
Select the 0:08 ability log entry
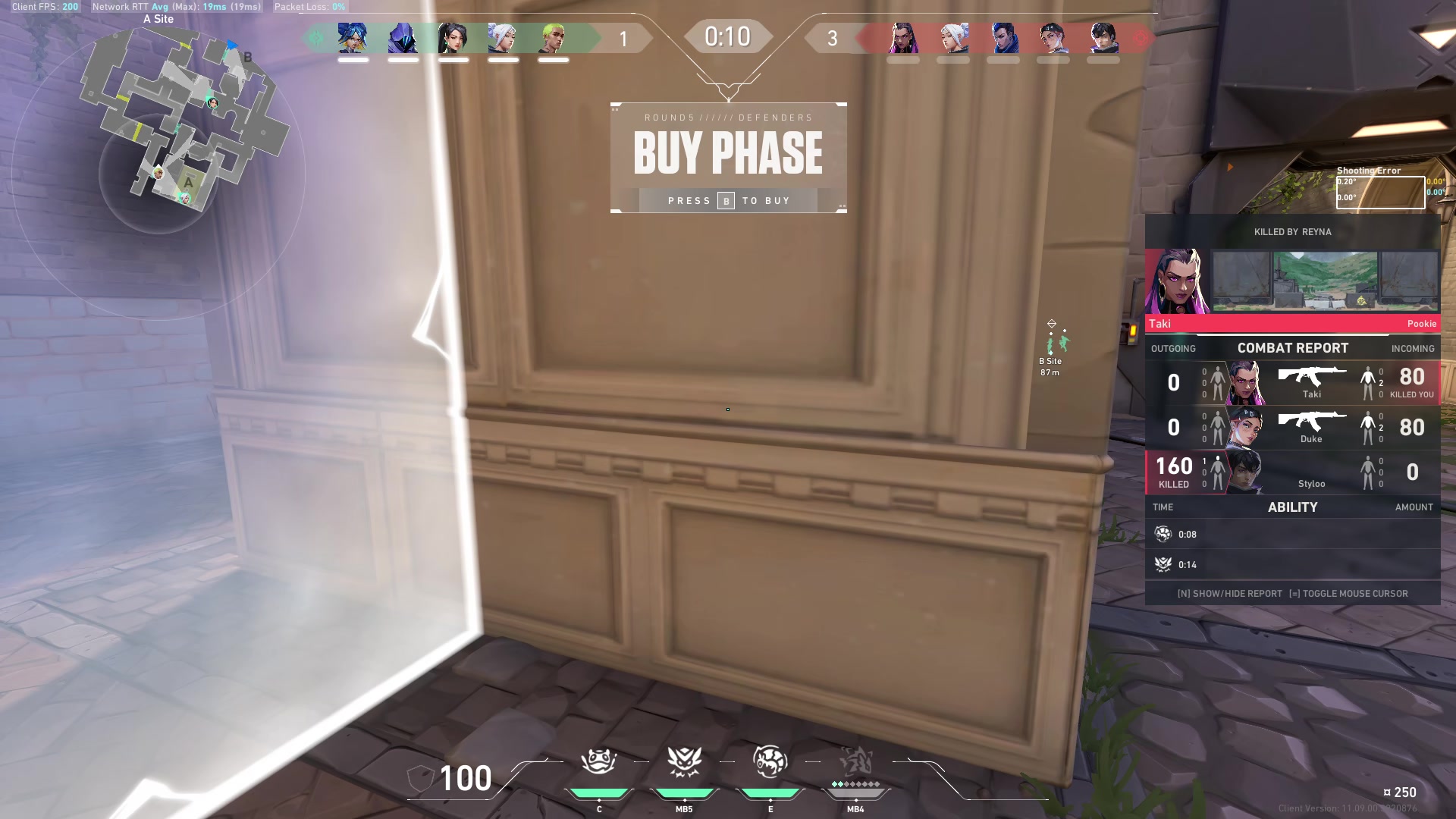pos(1292,535)
